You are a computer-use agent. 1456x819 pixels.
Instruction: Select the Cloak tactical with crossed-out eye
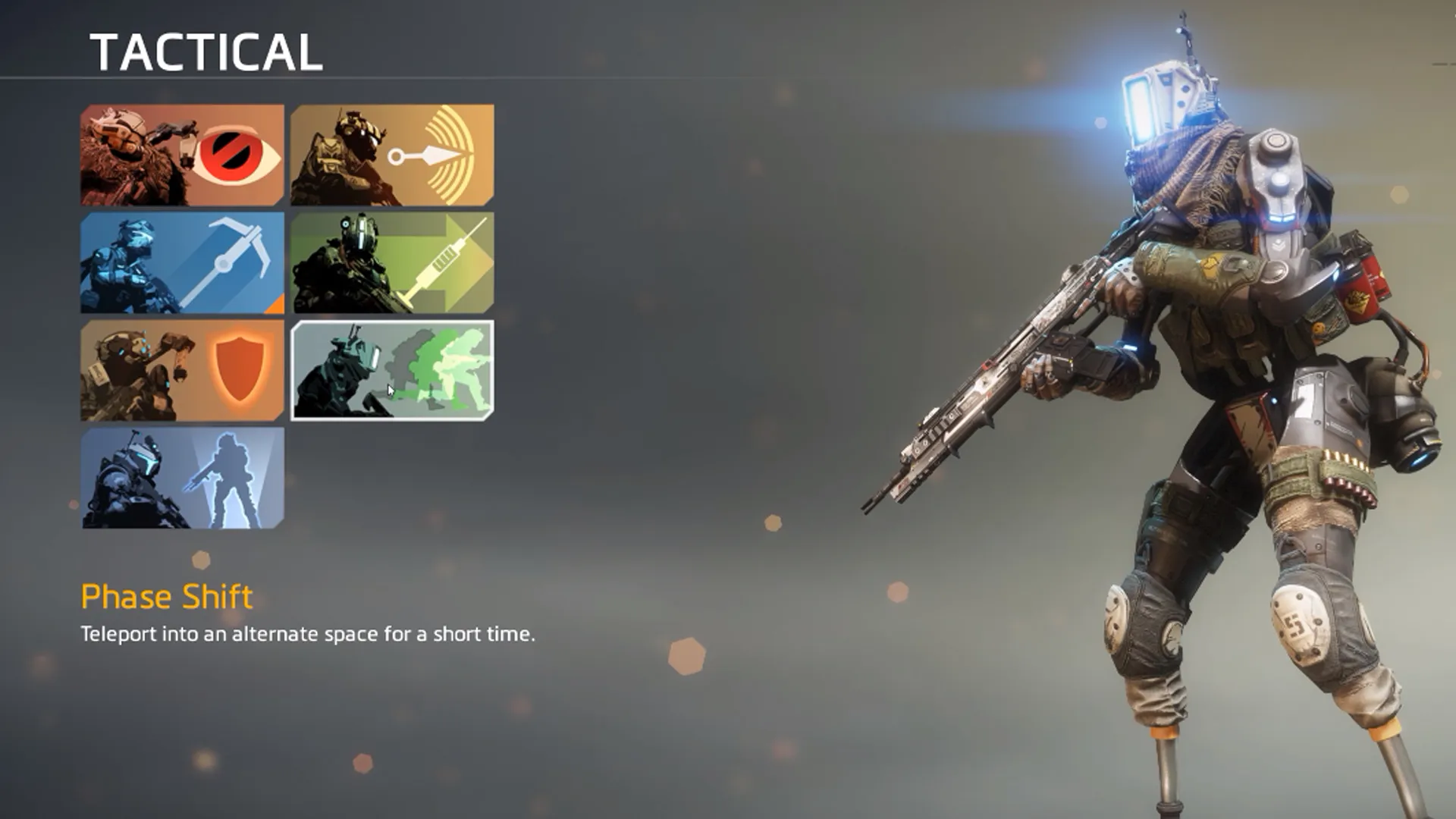tap(182, 155)
